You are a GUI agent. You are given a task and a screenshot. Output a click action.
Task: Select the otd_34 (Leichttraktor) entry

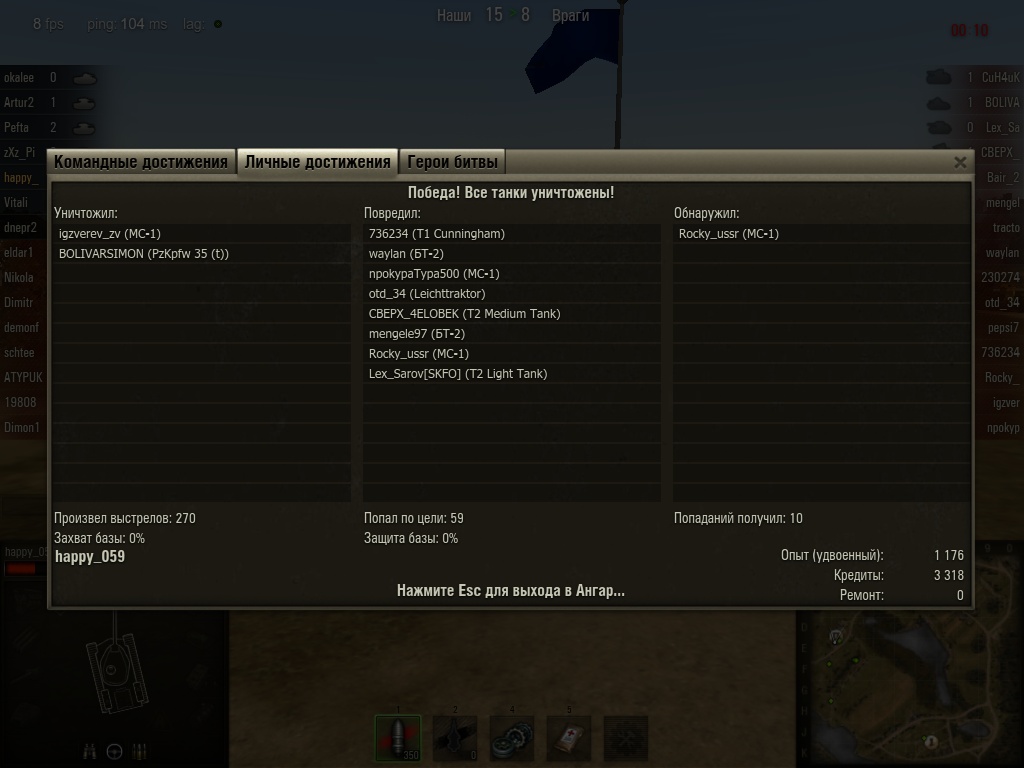pos(427,294)
